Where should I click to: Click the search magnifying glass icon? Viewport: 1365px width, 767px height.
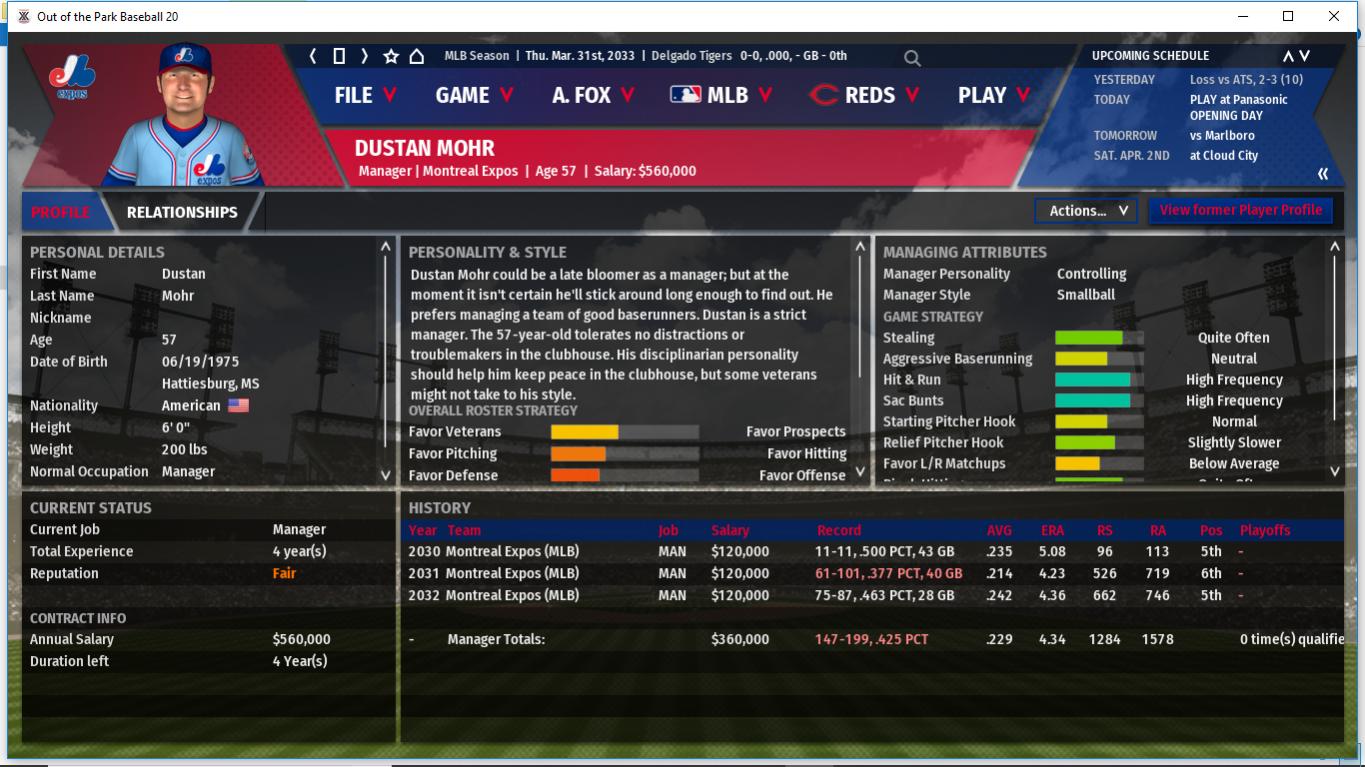point(912,58)
